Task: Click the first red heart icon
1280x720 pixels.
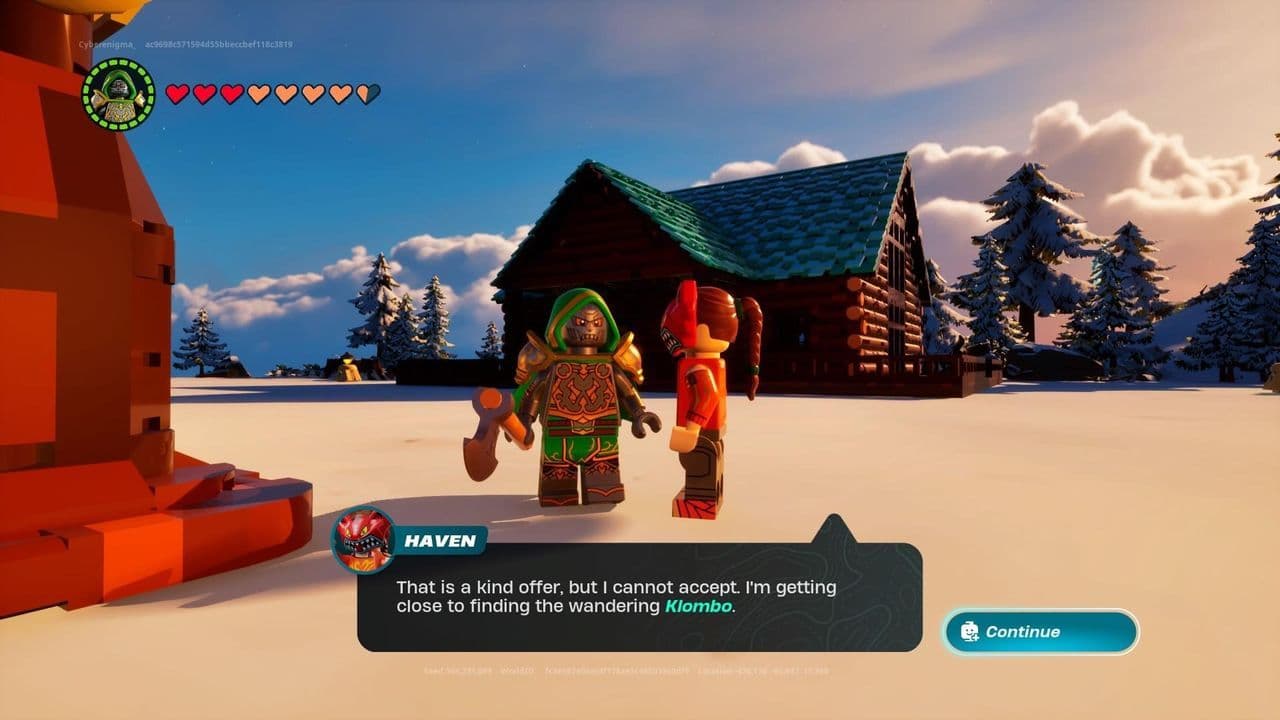Action: point(177,95)
